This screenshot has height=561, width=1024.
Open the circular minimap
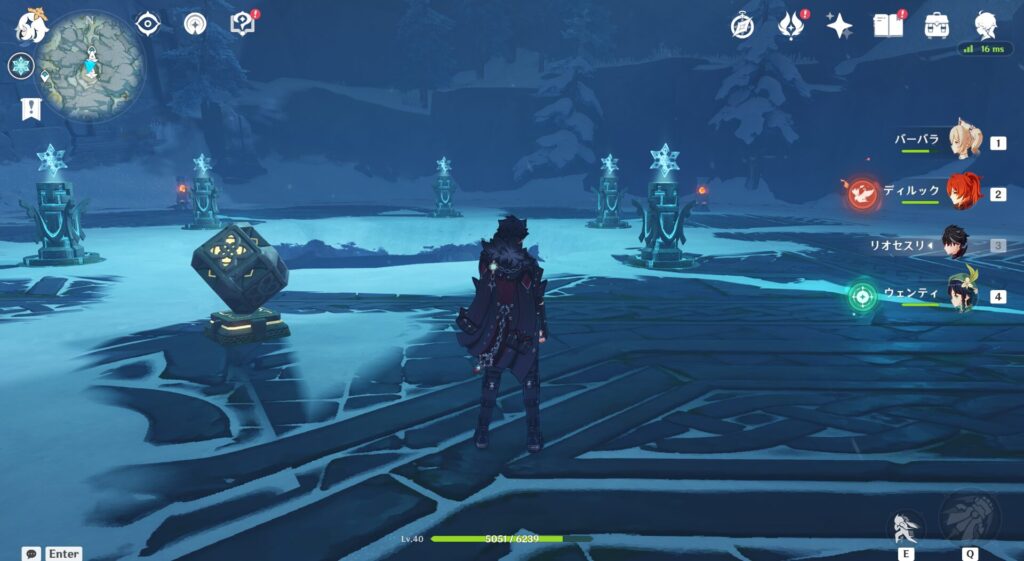pos(91,67)
